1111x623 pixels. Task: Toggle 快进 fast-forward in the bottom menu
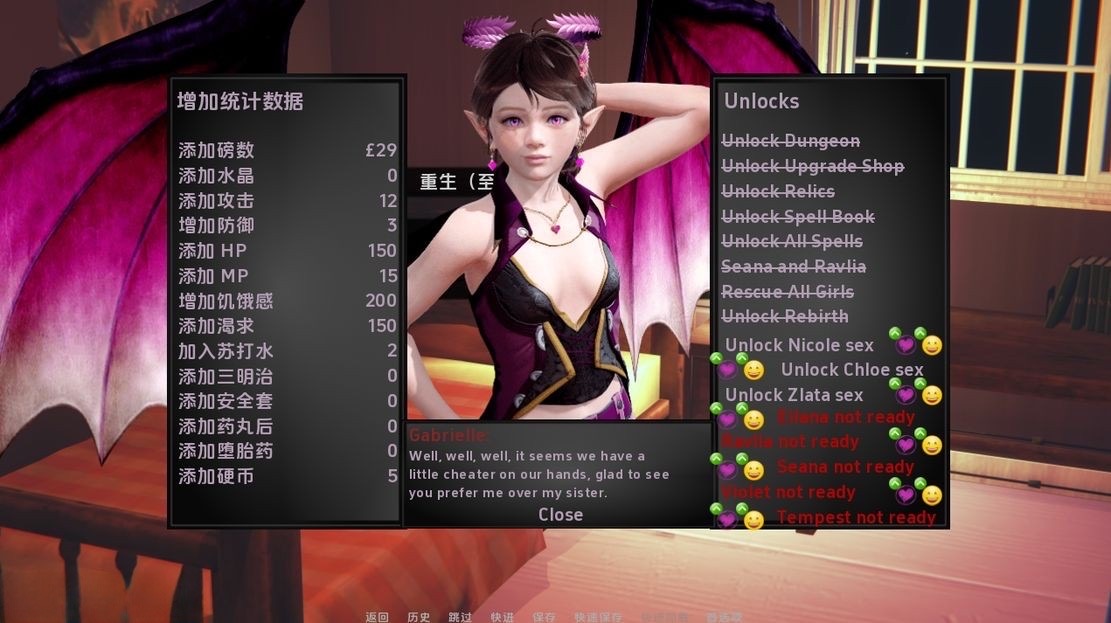point(502,617)
